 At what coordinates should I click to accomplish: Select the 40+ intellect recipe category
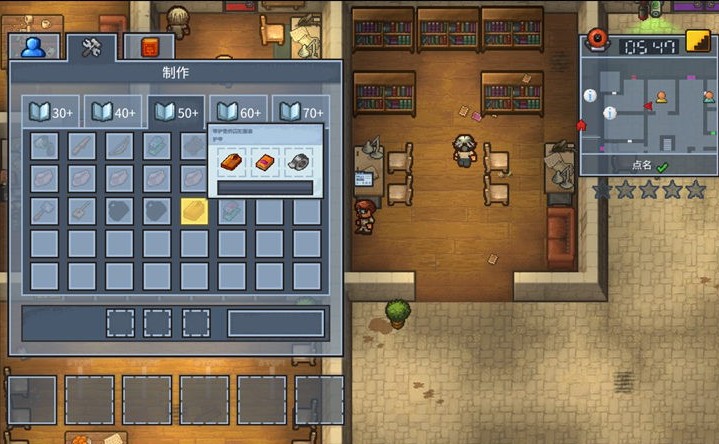pyautogui.click(x=112, y=113)
